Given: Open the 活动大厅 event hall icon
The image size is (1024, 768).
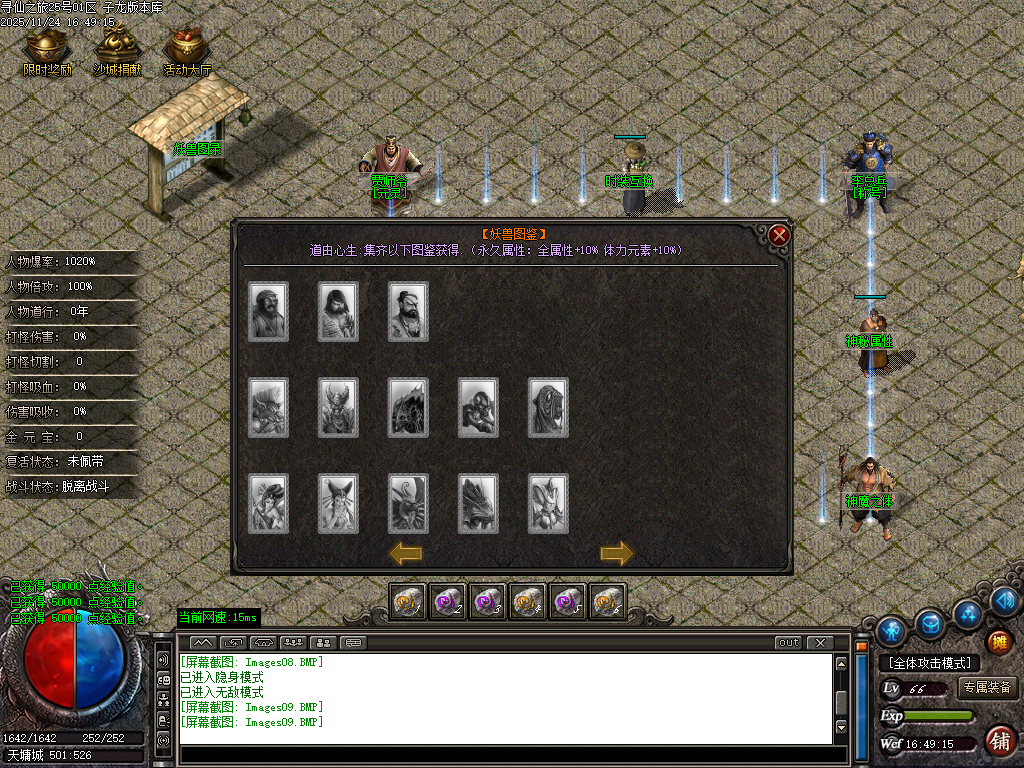Looking at the screenshot, I should tap(187, 48).
